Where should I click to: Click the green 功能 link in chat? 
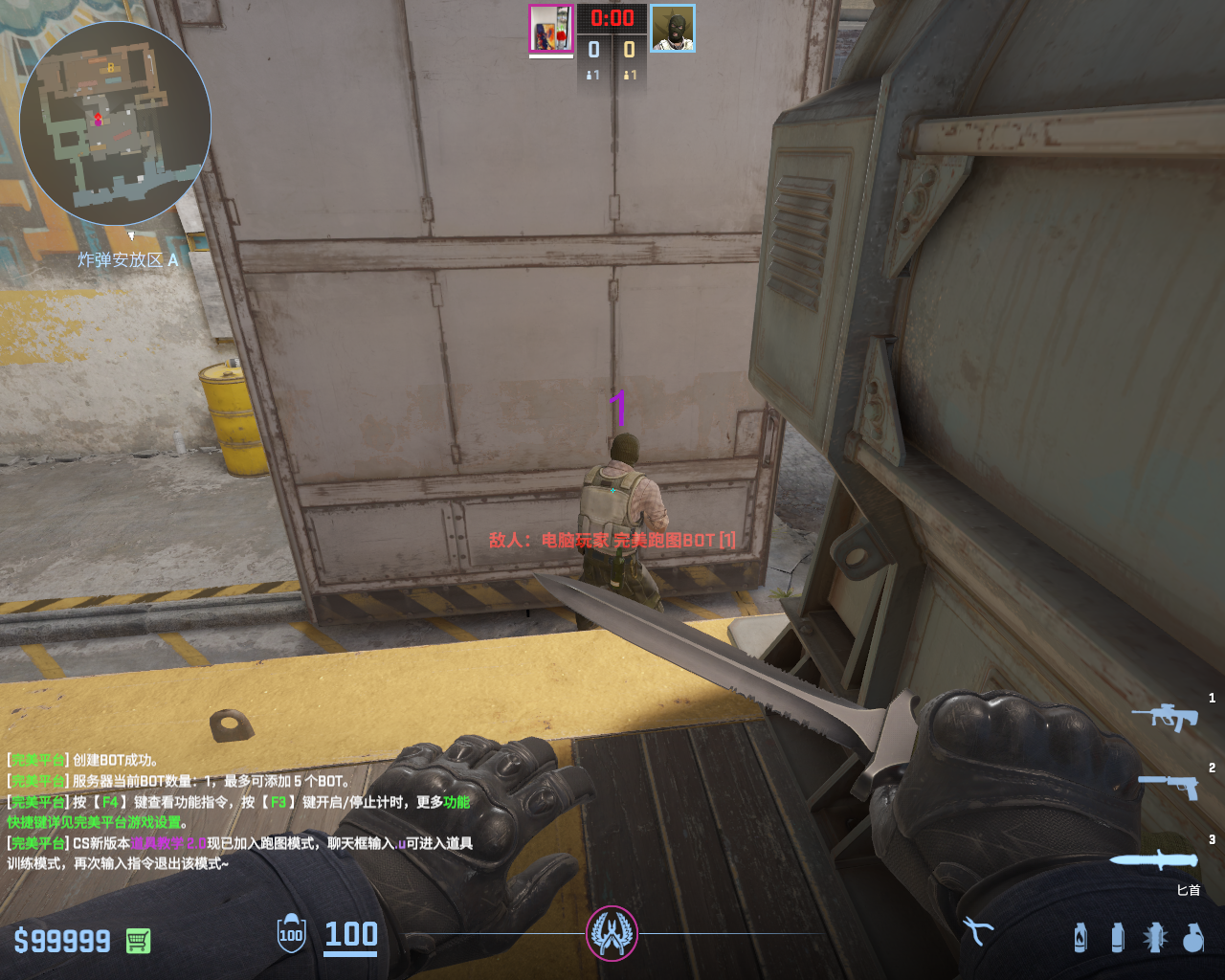click(x=457, y=802)
